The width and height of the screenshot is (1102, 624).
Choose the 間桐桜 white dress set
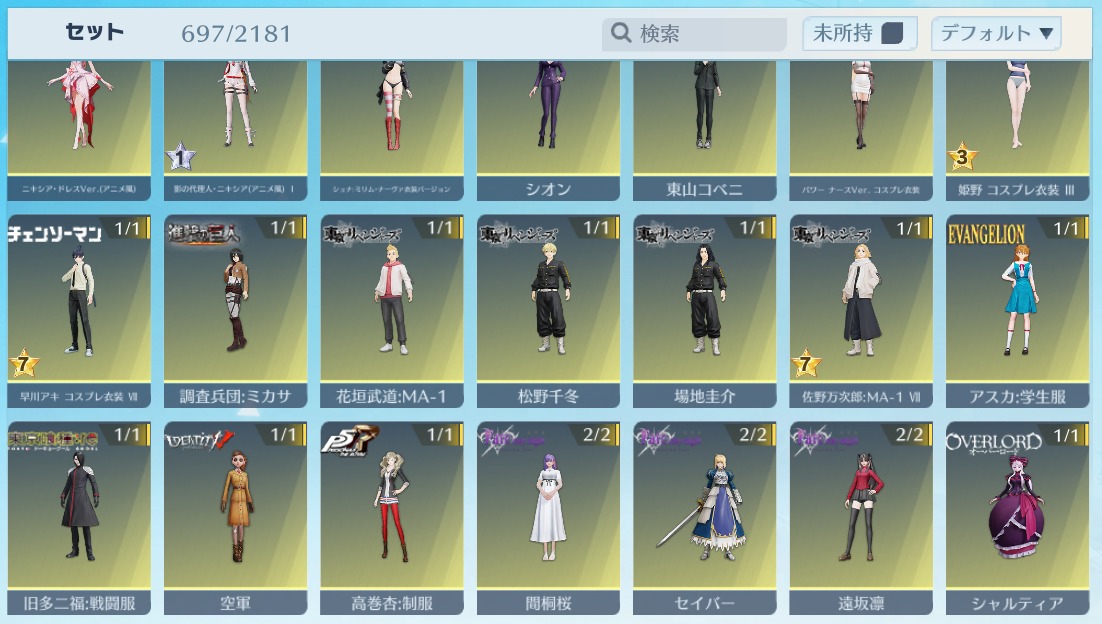(x=548, y=515)
